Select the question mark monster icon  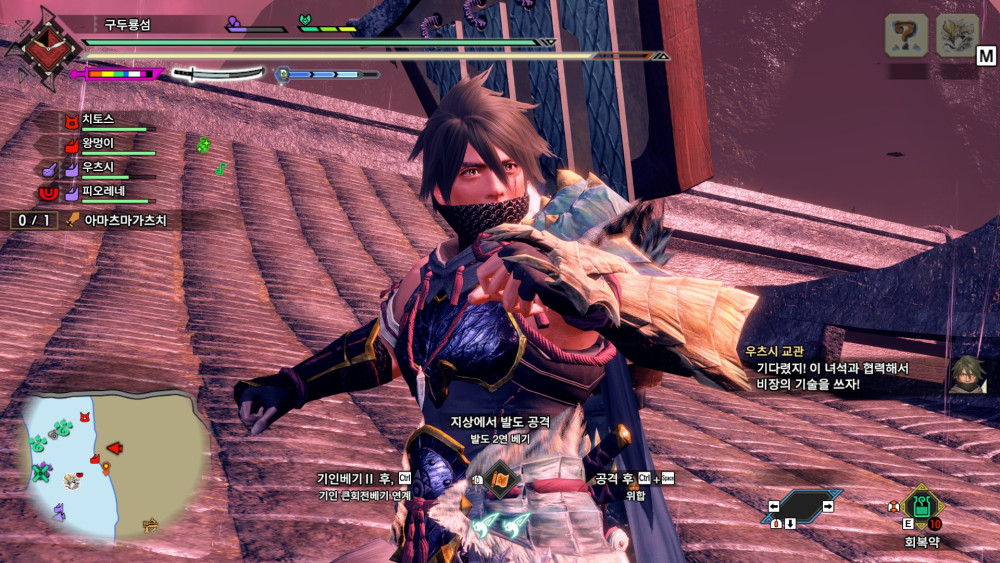click(906, 36)
